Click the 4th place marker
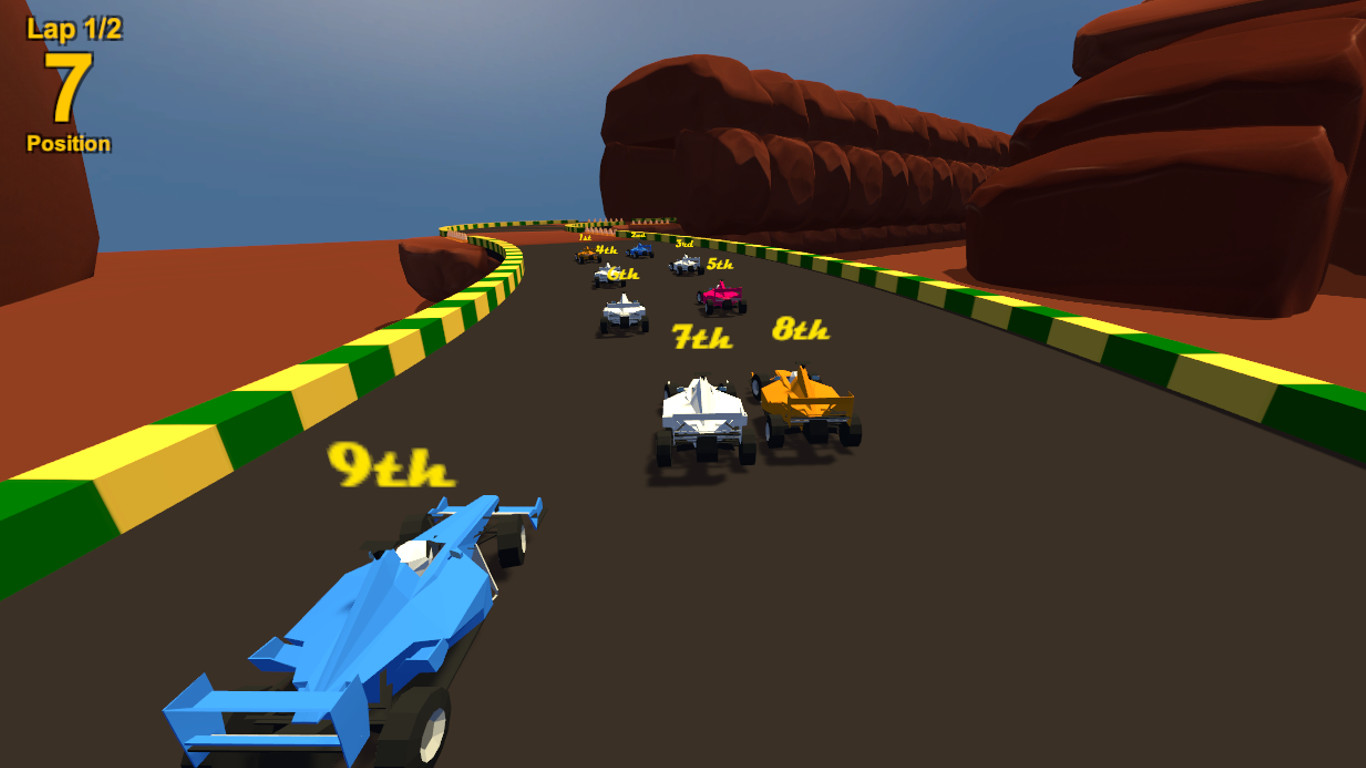Image resolution: width=1366 pixels, height=768 pixels. [607, 251]
